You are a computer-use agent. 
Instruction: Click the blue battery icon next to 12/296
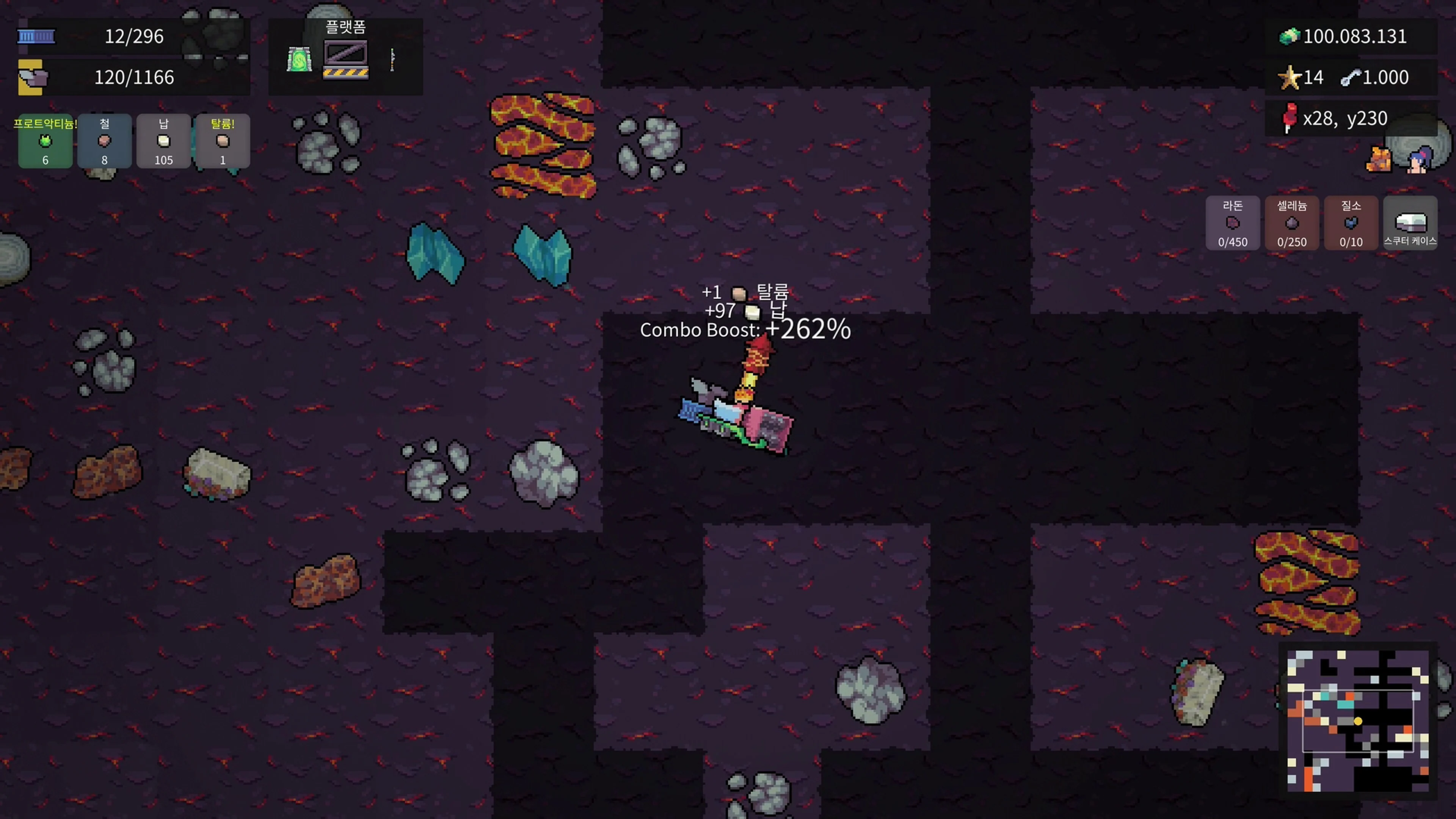(36, 36)
